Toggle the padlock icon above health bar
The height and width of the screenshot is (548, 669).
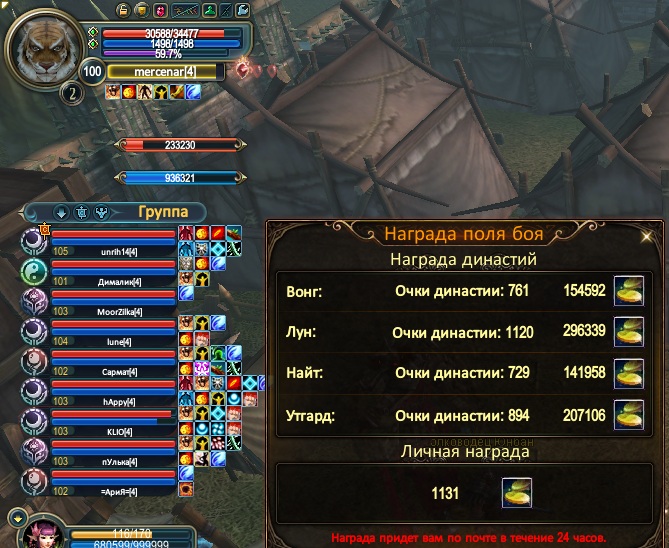pos(122,11)
